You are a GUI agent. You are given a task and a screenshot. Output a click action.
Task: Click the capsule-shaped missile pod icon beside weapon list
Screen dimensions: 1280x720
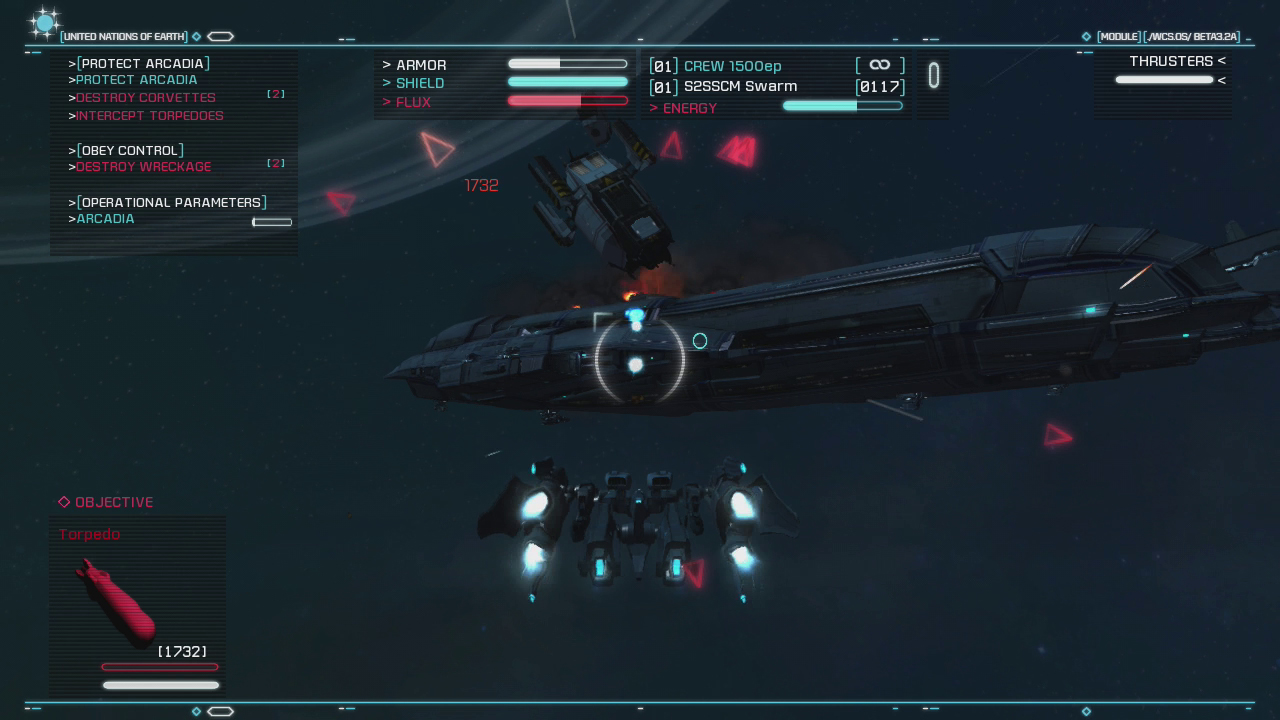coord(933,75)
